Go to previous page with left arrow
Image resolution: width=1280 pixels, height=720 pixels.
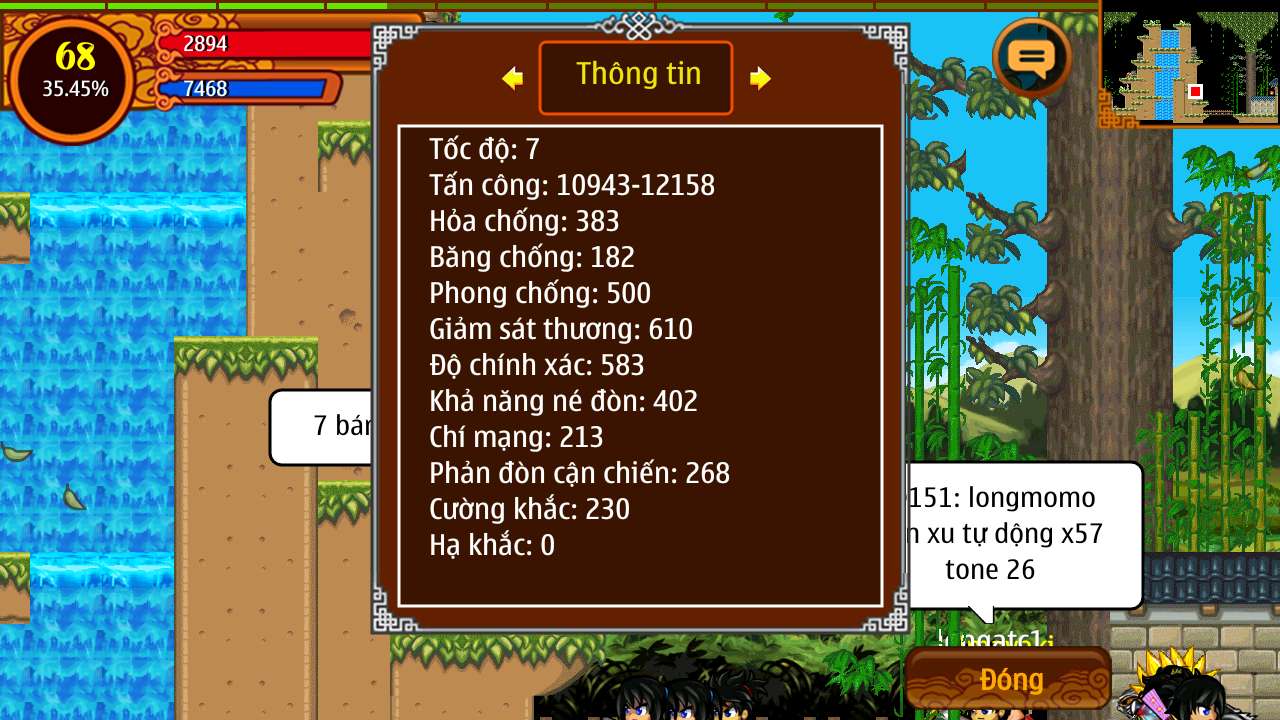513,78
